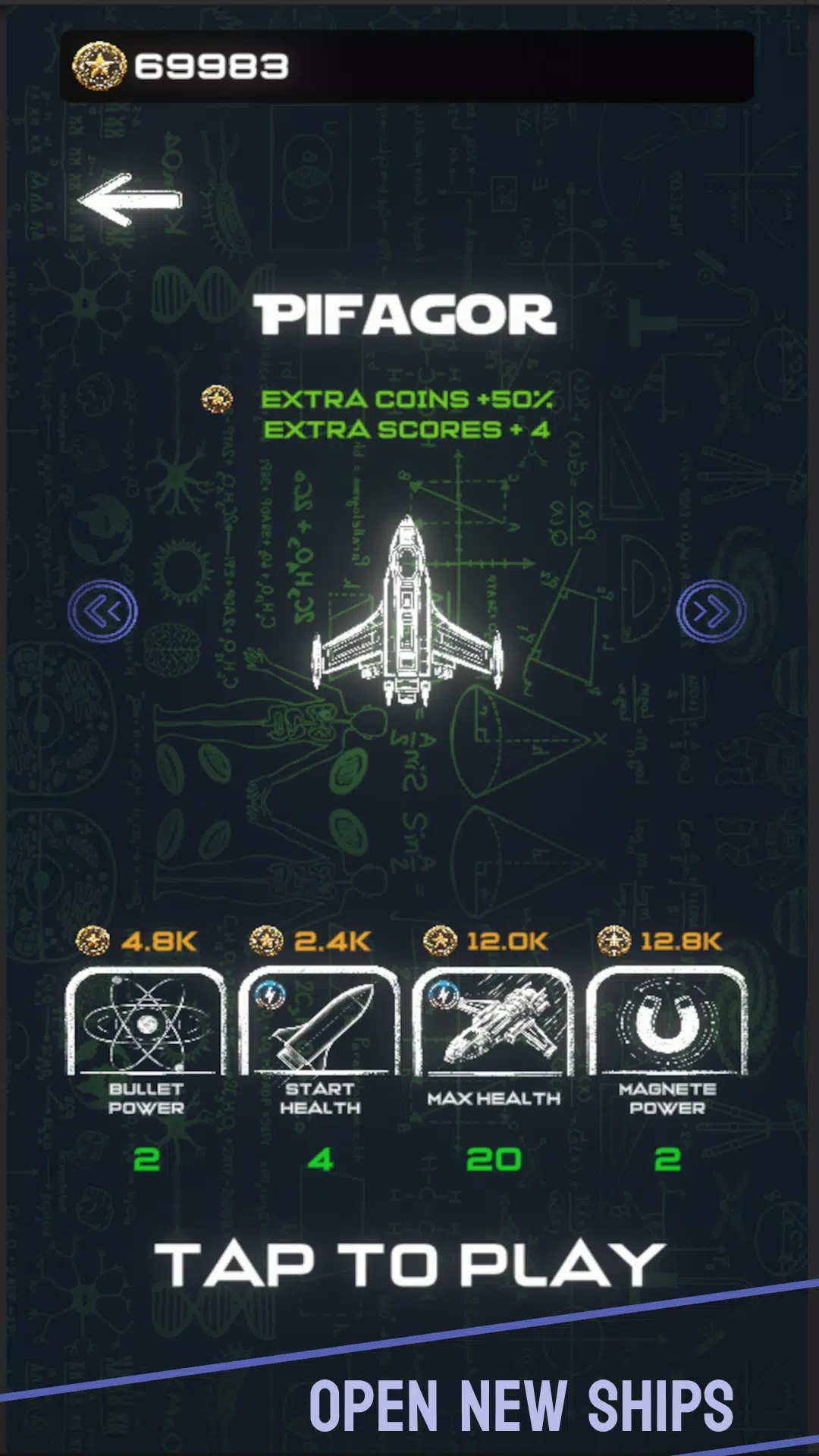Go back using the white arrow
The image size is (819, 1456).
click(x=130, y=200)
